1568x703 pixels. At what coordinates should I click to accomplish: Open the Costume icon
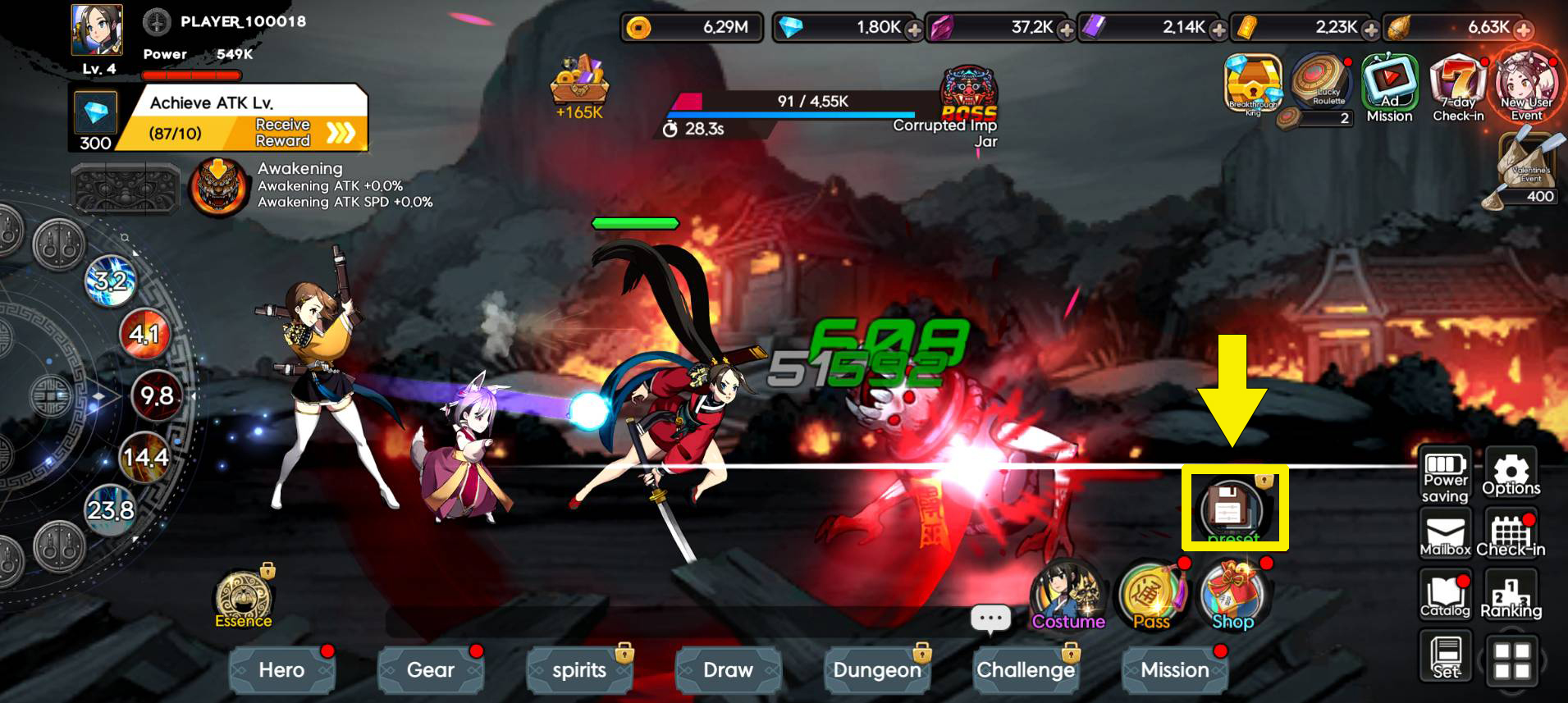click(x=1067, y=595)
